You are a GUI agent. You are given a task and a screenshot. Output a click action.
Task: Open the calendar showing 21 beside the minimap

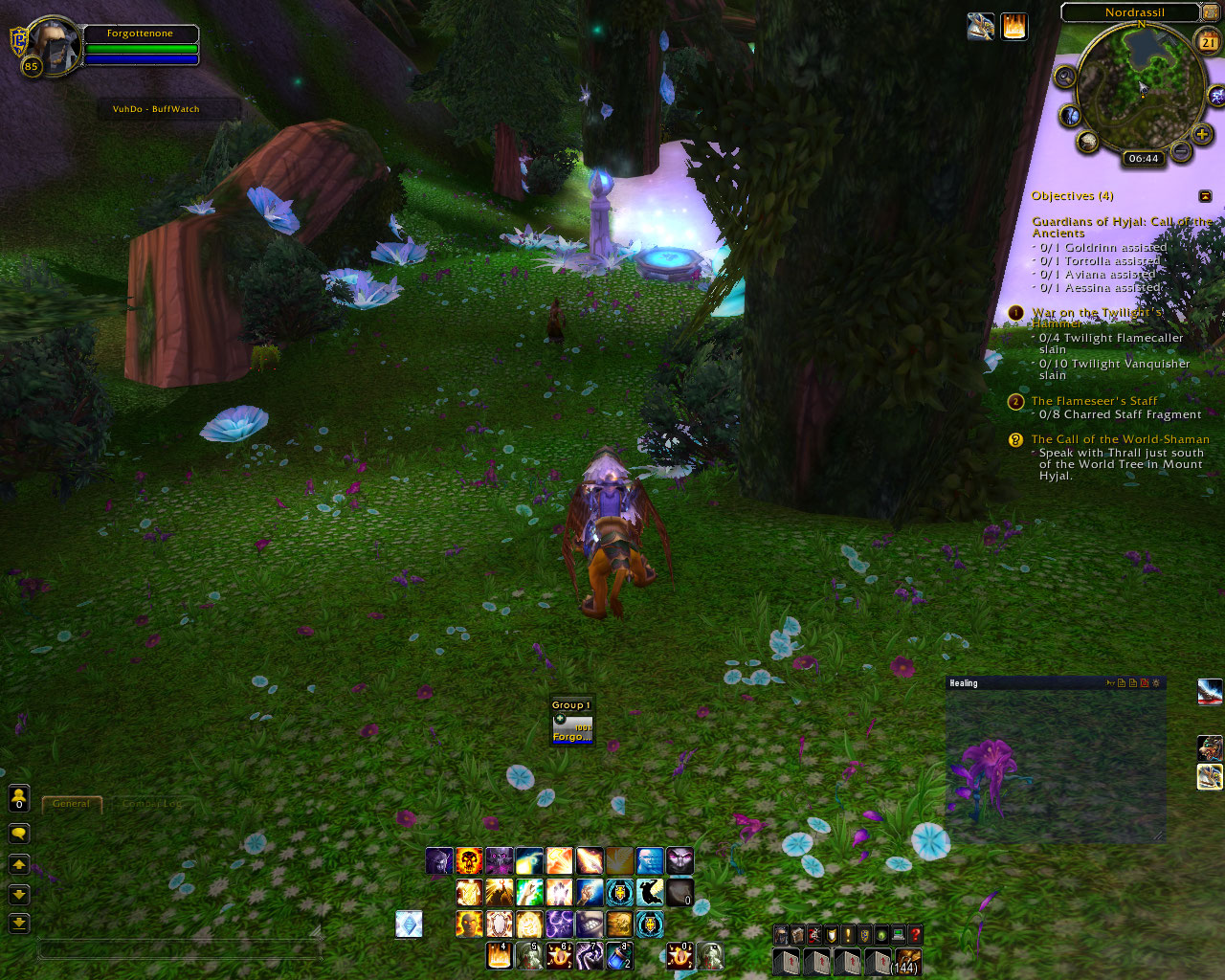tap(1207, 41)
